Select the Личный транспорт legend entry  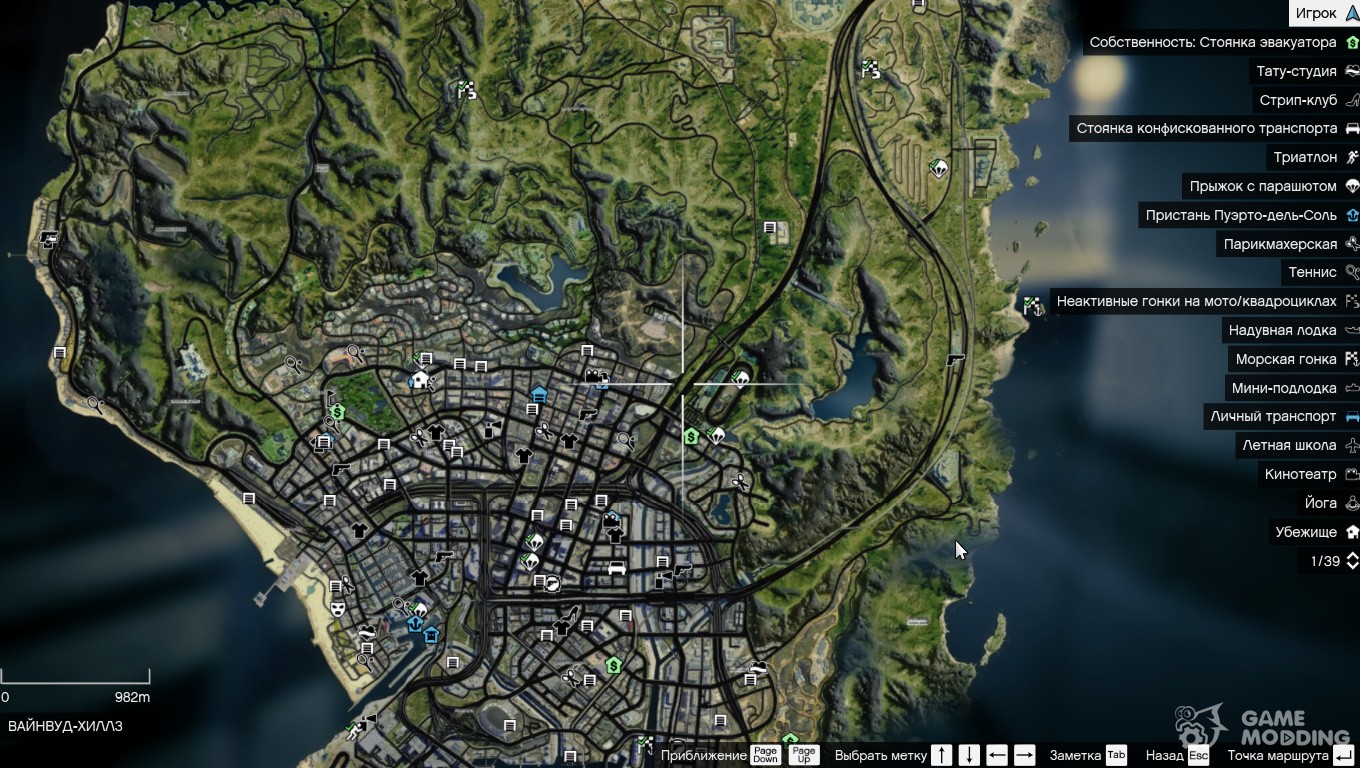tap(1273, 416)
